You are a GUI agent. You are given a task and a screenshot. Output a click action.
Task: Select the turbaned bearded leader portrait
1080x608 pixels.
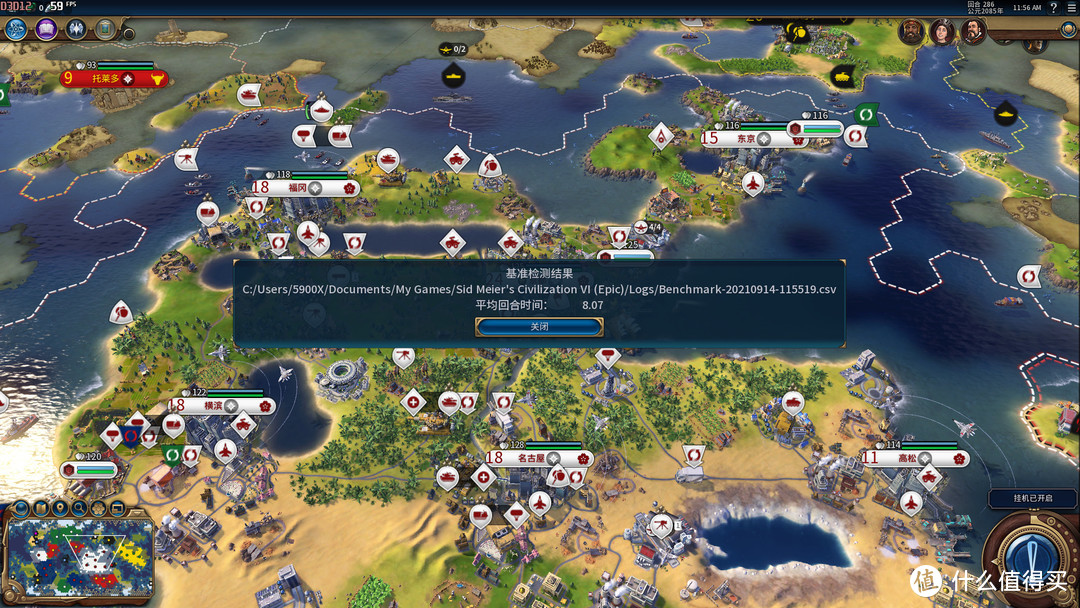coord(910,31)
